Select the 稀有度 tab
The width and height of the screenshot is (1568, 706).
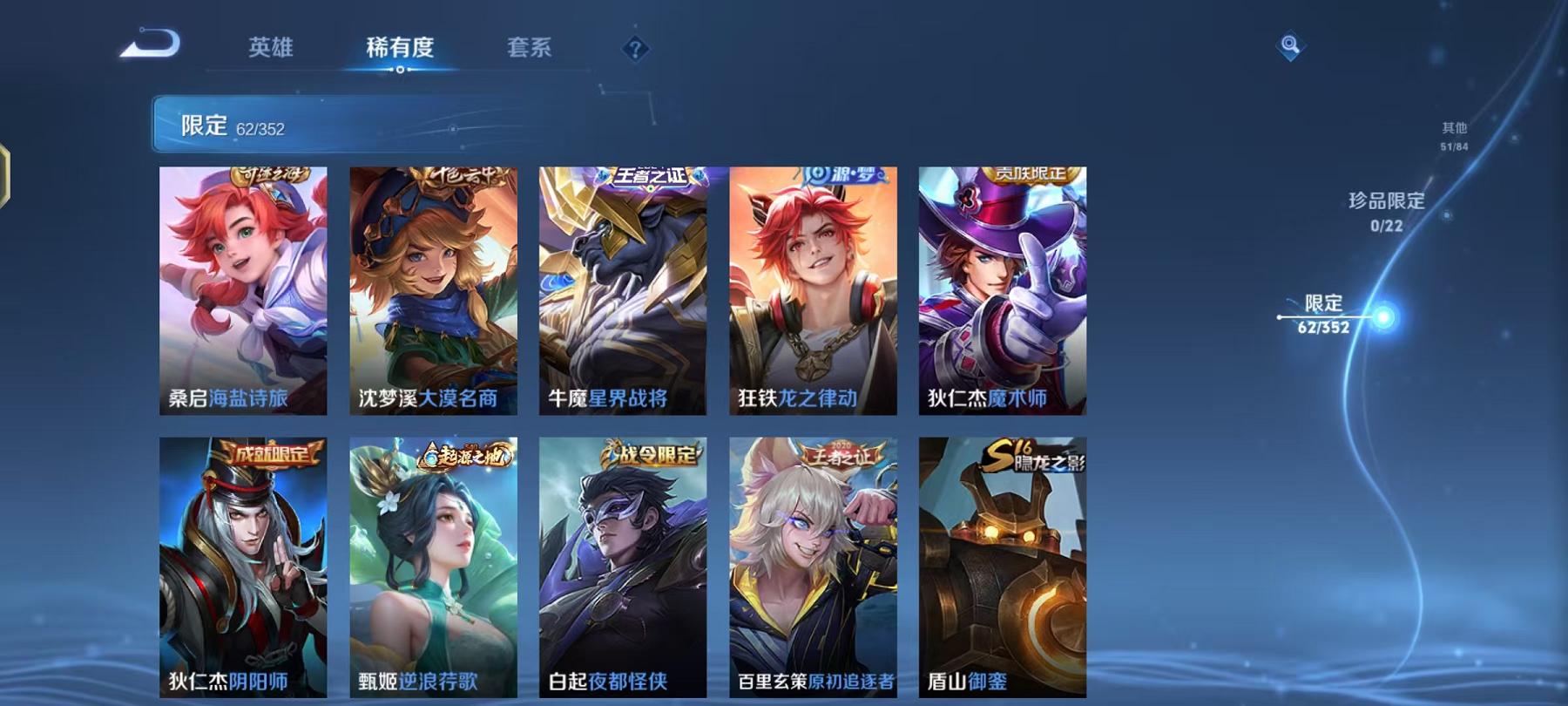402,48
